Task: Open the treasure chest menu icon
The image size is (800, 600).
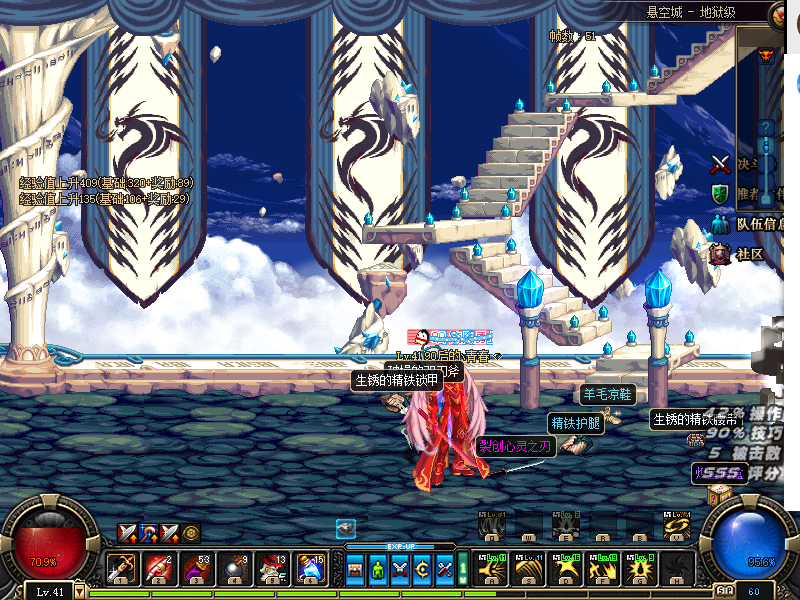Action: coord(356,570)
